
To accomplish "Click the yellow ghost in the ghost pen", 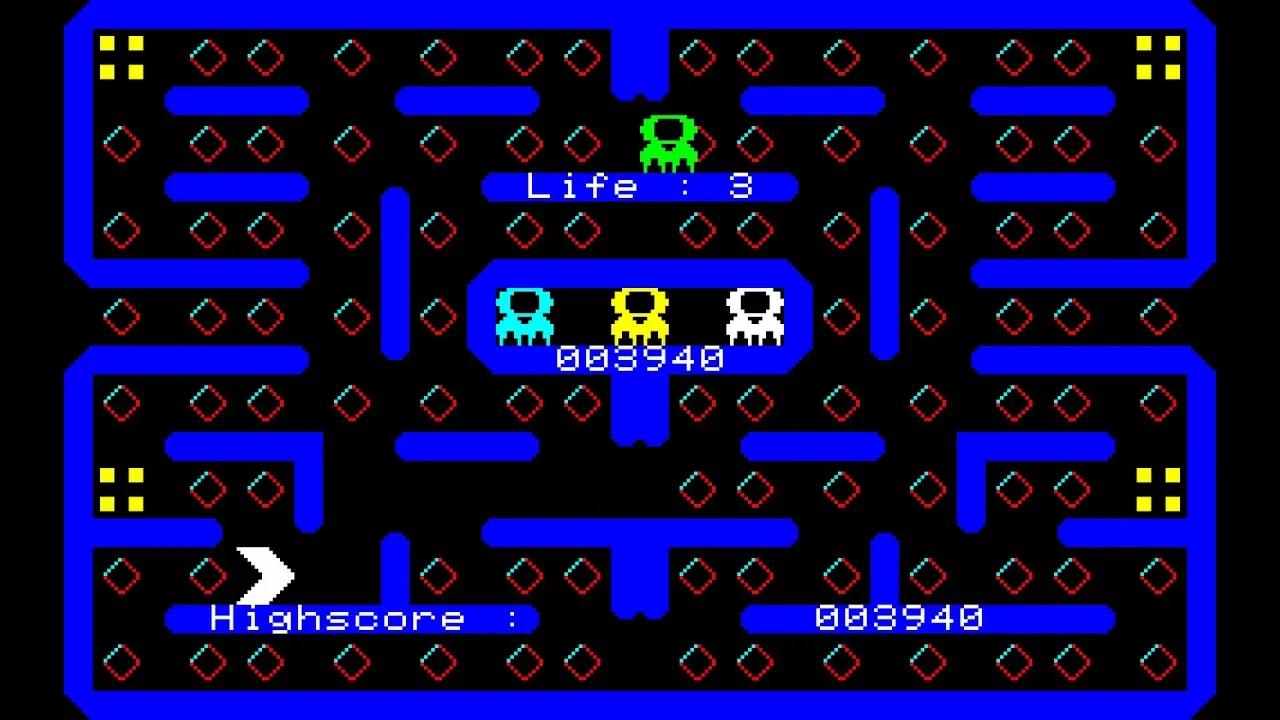I will [640, 315].
